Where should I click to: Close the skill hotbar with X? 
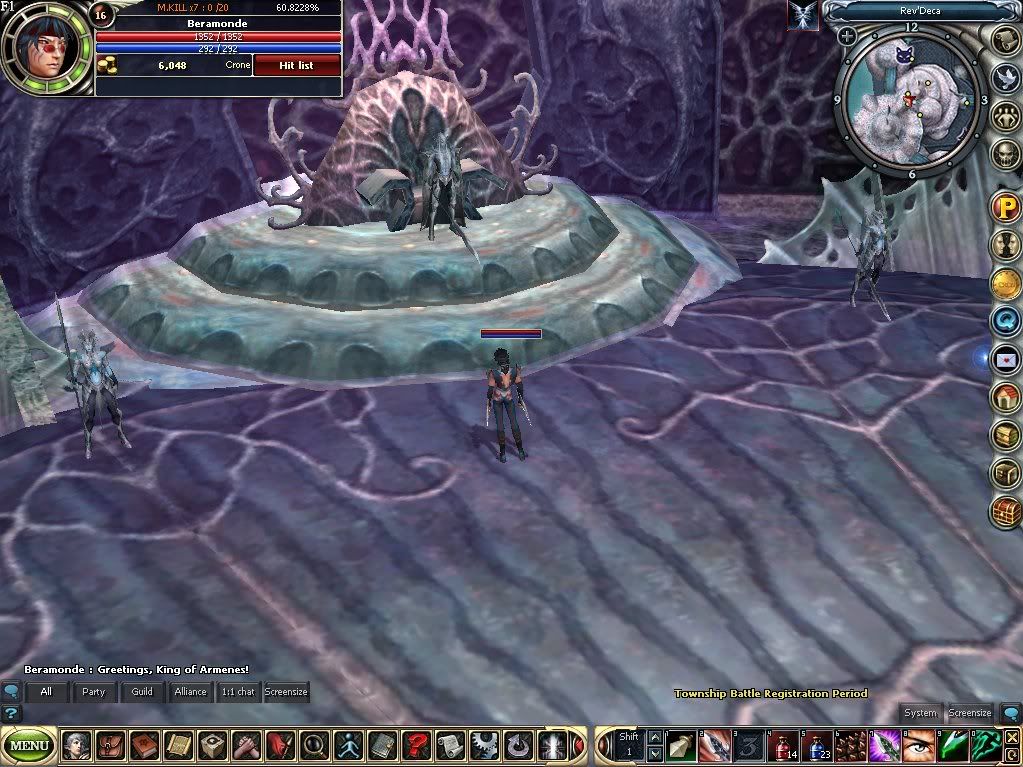tap(1011, 738)
